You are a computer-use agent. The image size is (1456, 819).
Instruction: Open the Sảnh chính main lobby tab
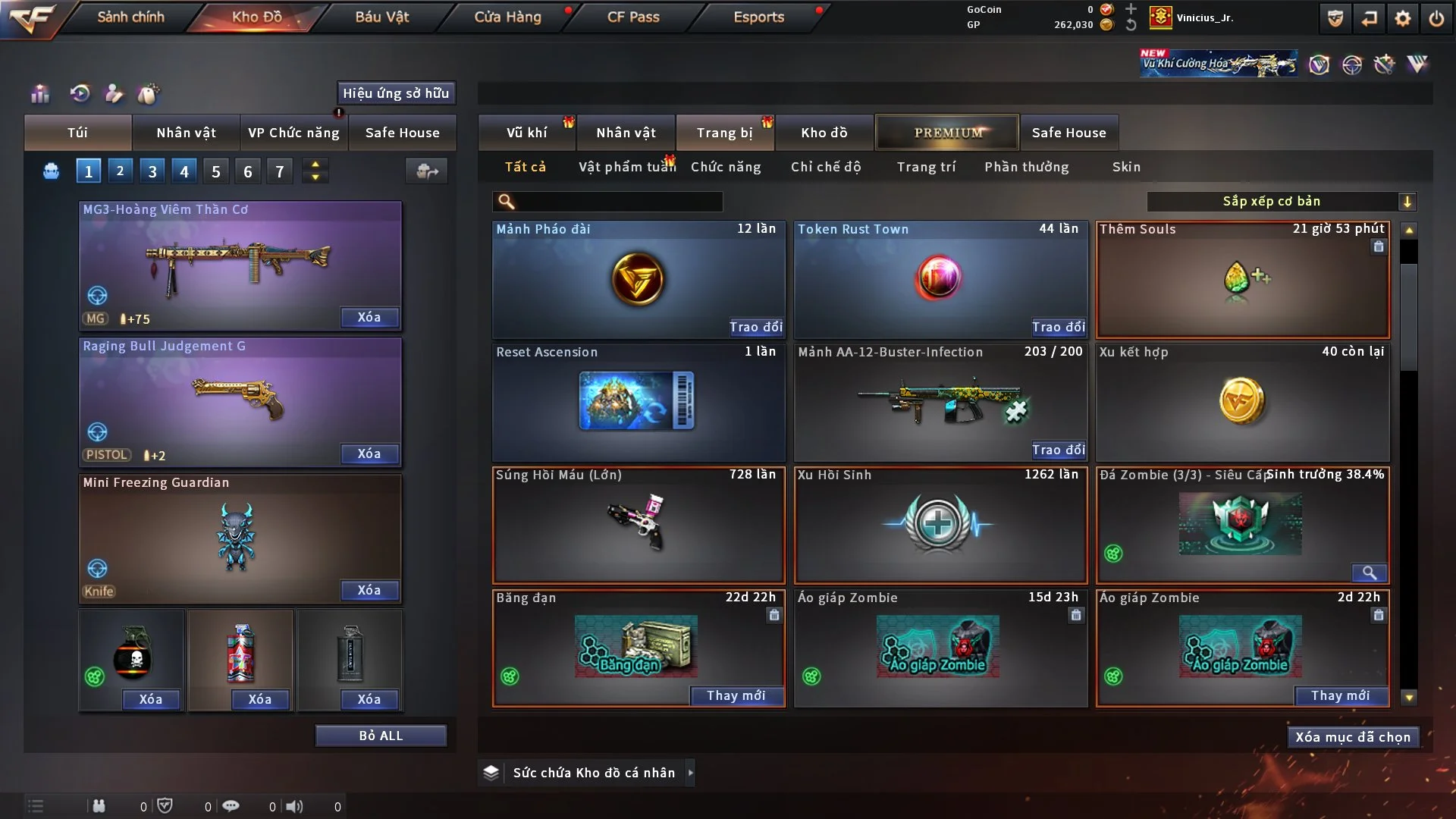[130, 17]
